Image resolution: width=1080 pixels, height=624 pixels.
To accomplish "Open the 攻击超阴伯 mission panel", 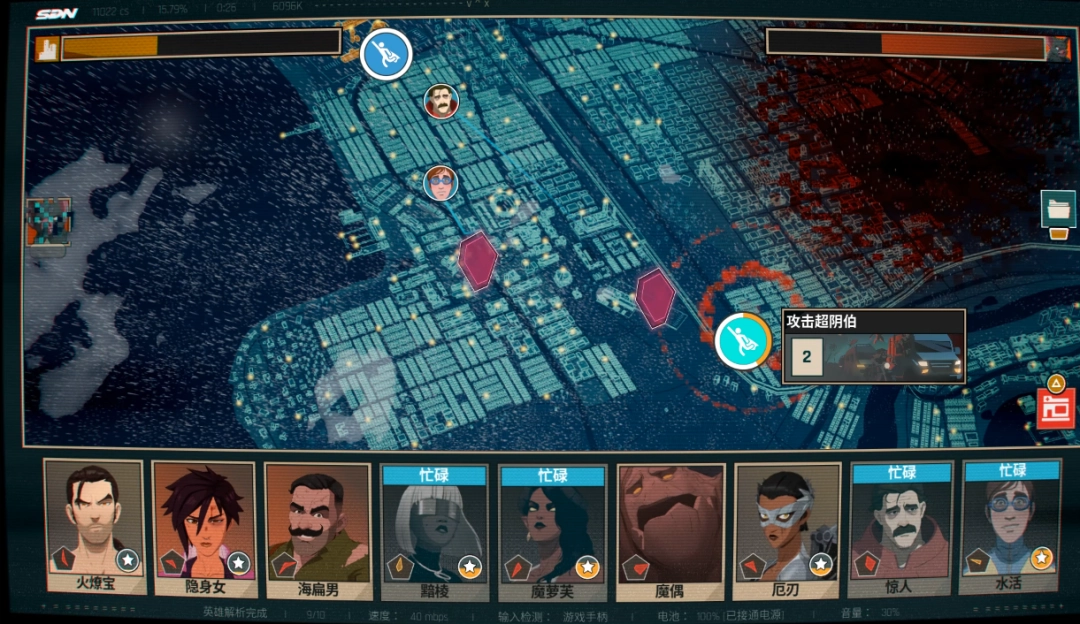I will (873, 346).
